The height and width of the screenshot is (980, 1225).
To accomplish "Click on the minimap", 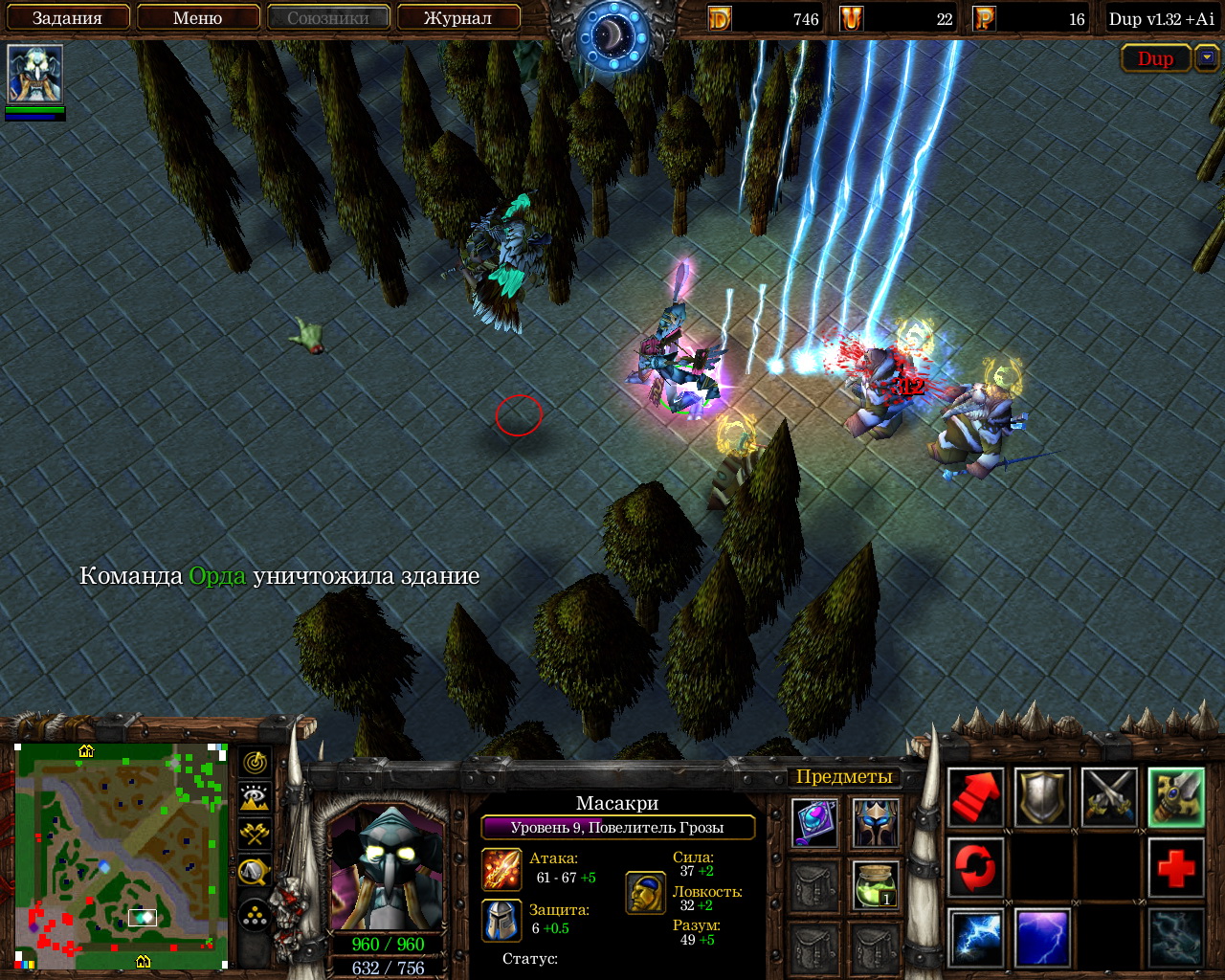I will pyautogui.click(x=122, y=855).
